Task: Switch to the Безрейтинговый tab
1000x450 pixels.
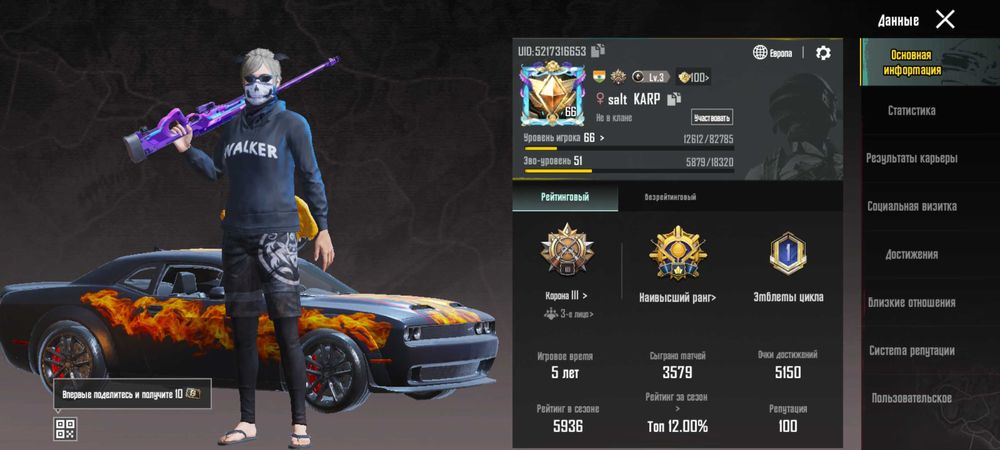Action: coord(670,197)
